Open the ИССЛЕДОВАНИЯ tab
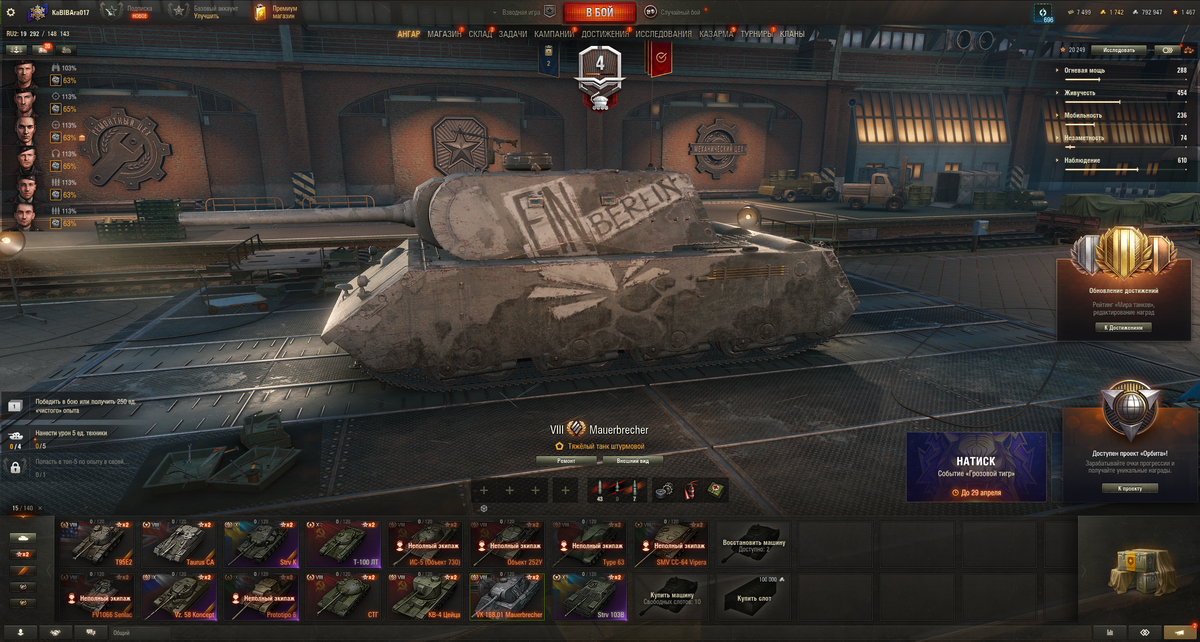The image size is (1200, 642). [663, 34]
